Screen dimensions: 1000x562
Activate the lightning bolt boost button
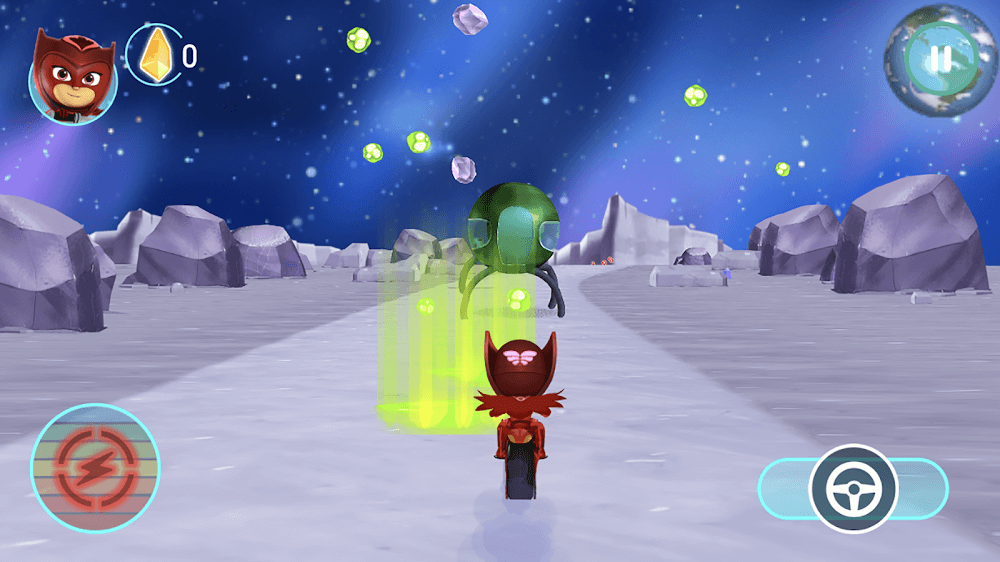[x=95, y=467]
